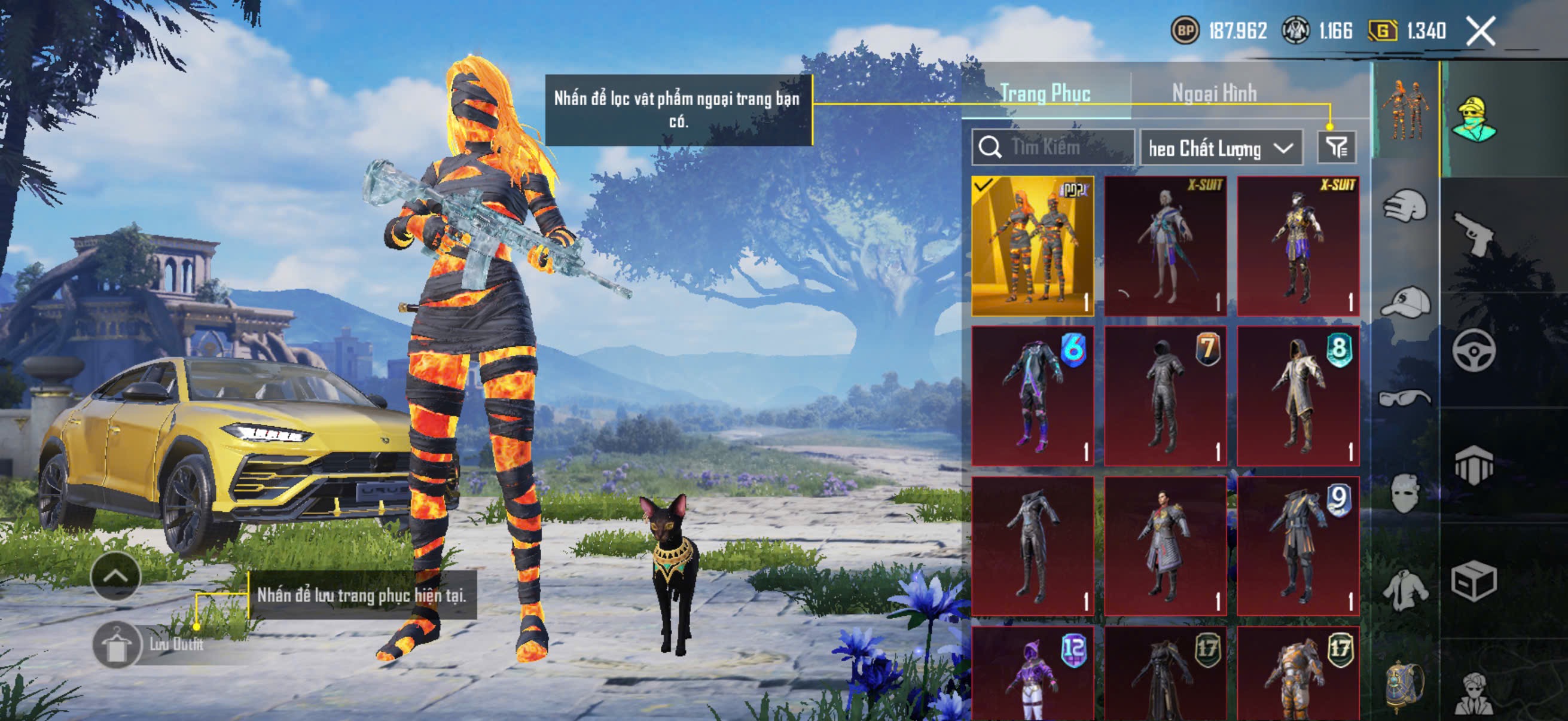Screen dimensions: 1568x721
Task: Toggle the owned items filter button
Action: [1336, 147]
